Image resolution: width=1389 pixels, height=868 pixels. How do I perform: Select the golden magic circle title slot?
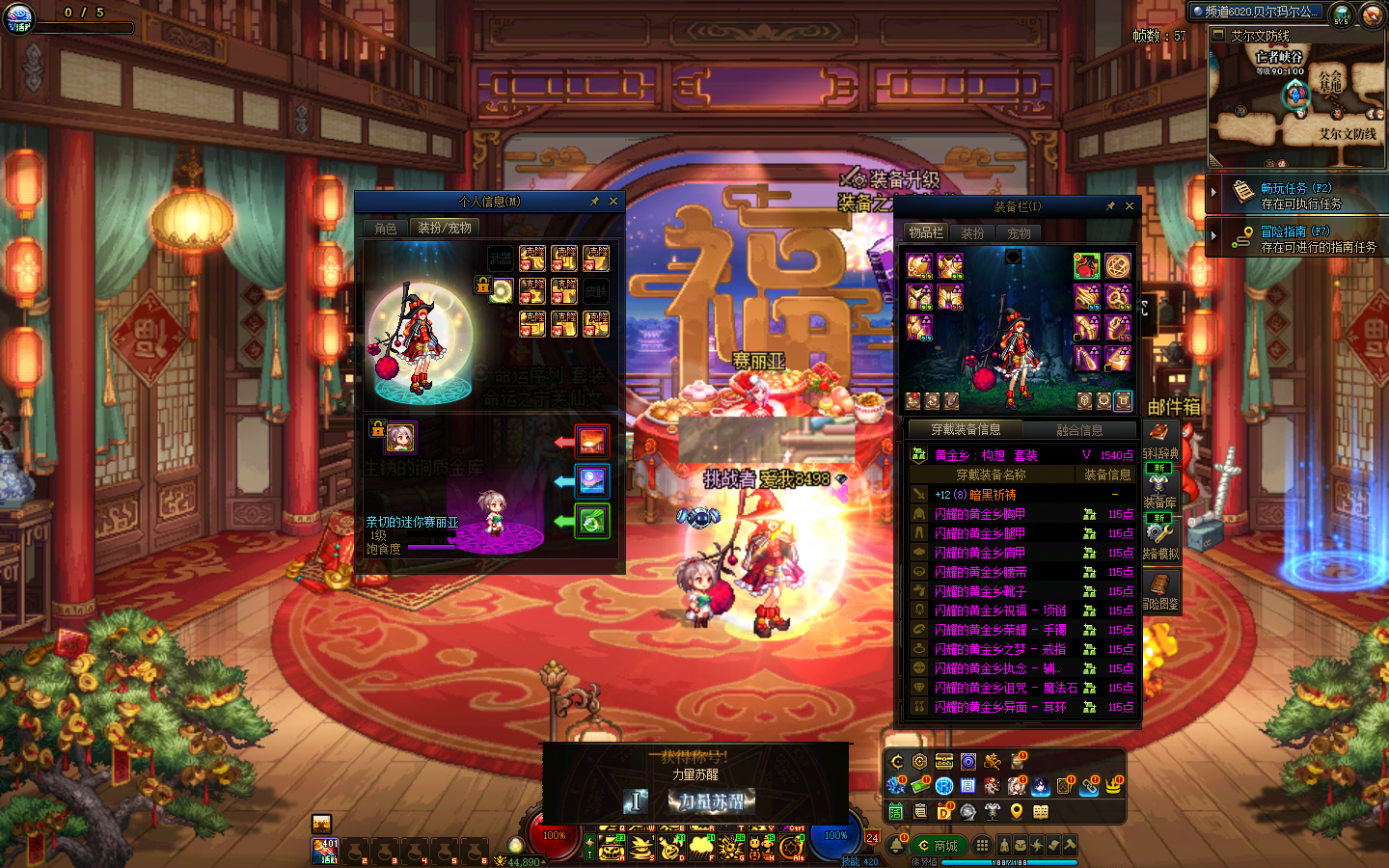coord(1118,265)
